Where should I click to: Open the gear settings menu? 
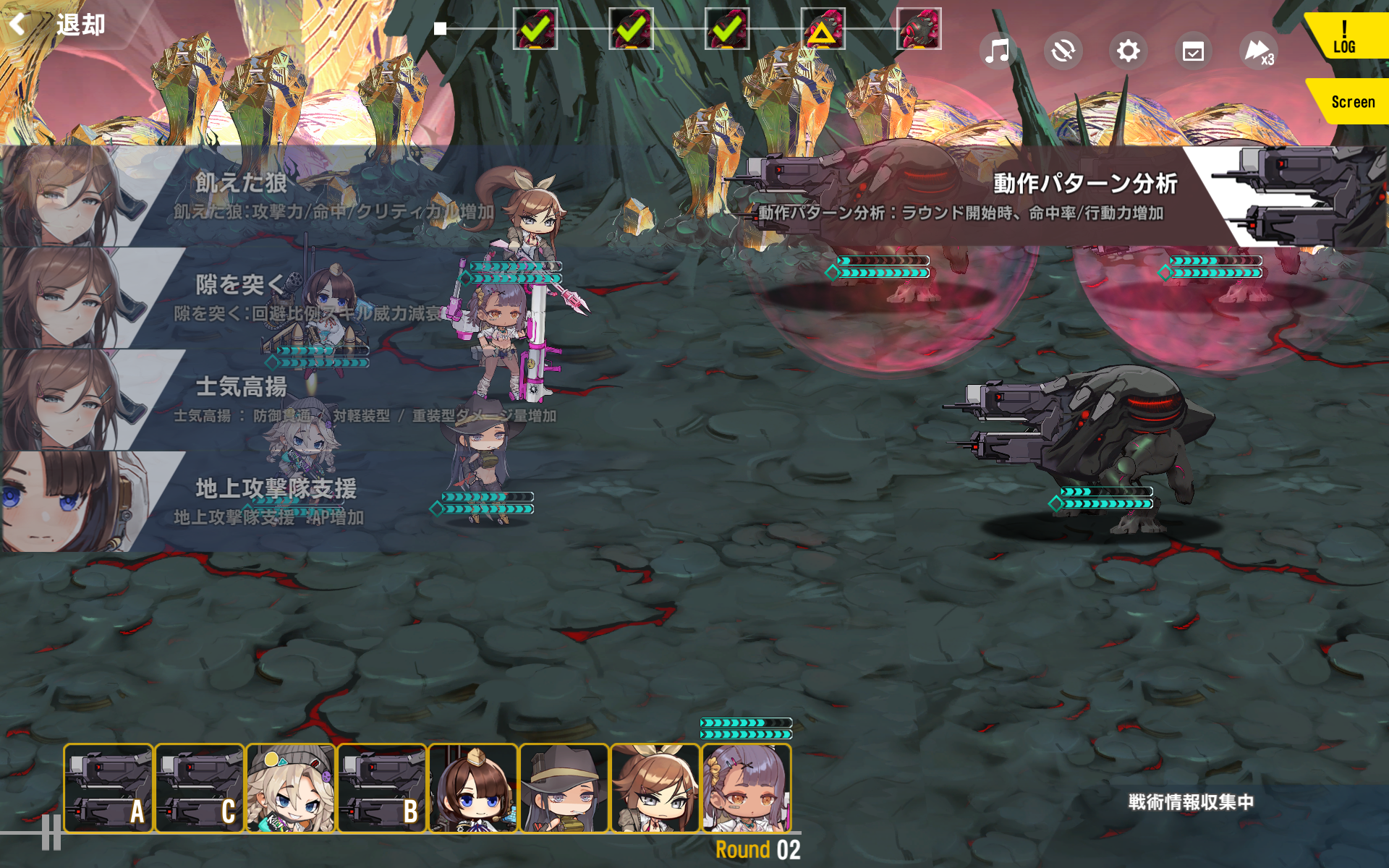(1128, 51)
